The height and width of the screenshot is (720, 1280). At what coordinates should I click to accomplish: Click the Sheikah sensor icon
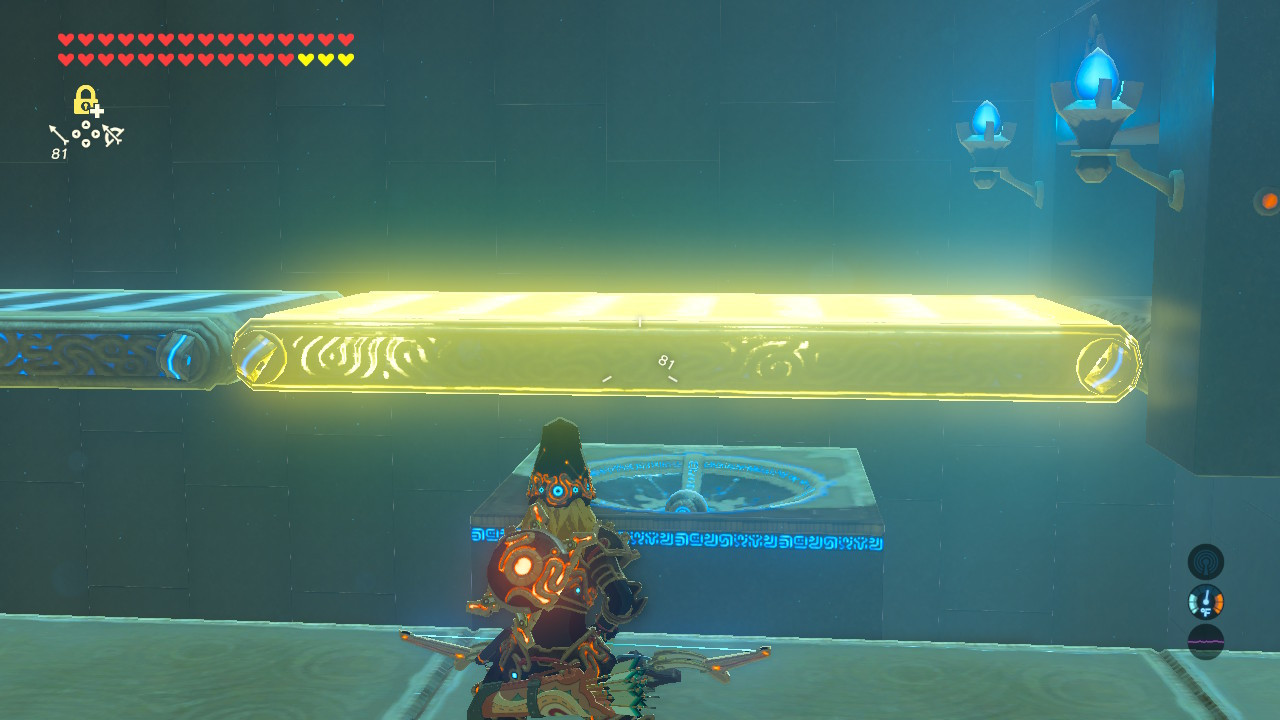click(1206, 561)
